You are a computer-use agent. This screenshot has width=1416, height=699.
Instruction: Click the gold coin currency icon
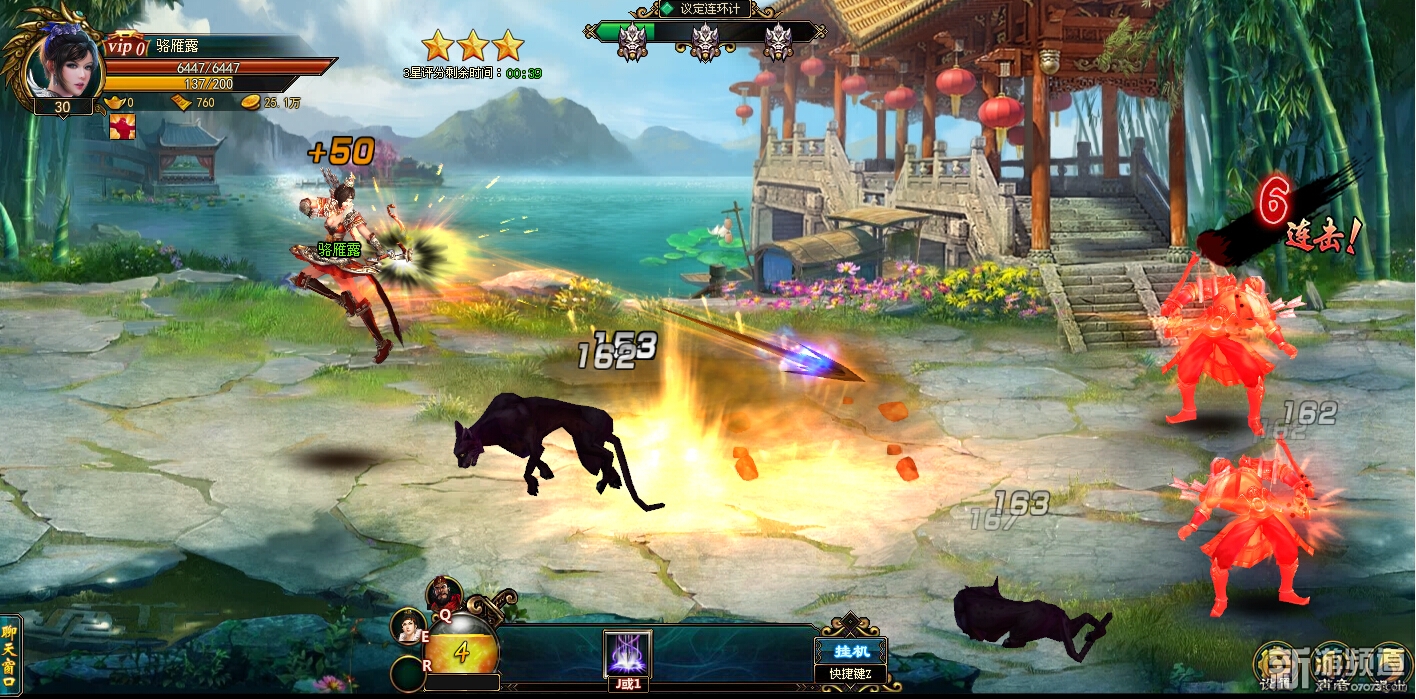(x=251, y=103)
